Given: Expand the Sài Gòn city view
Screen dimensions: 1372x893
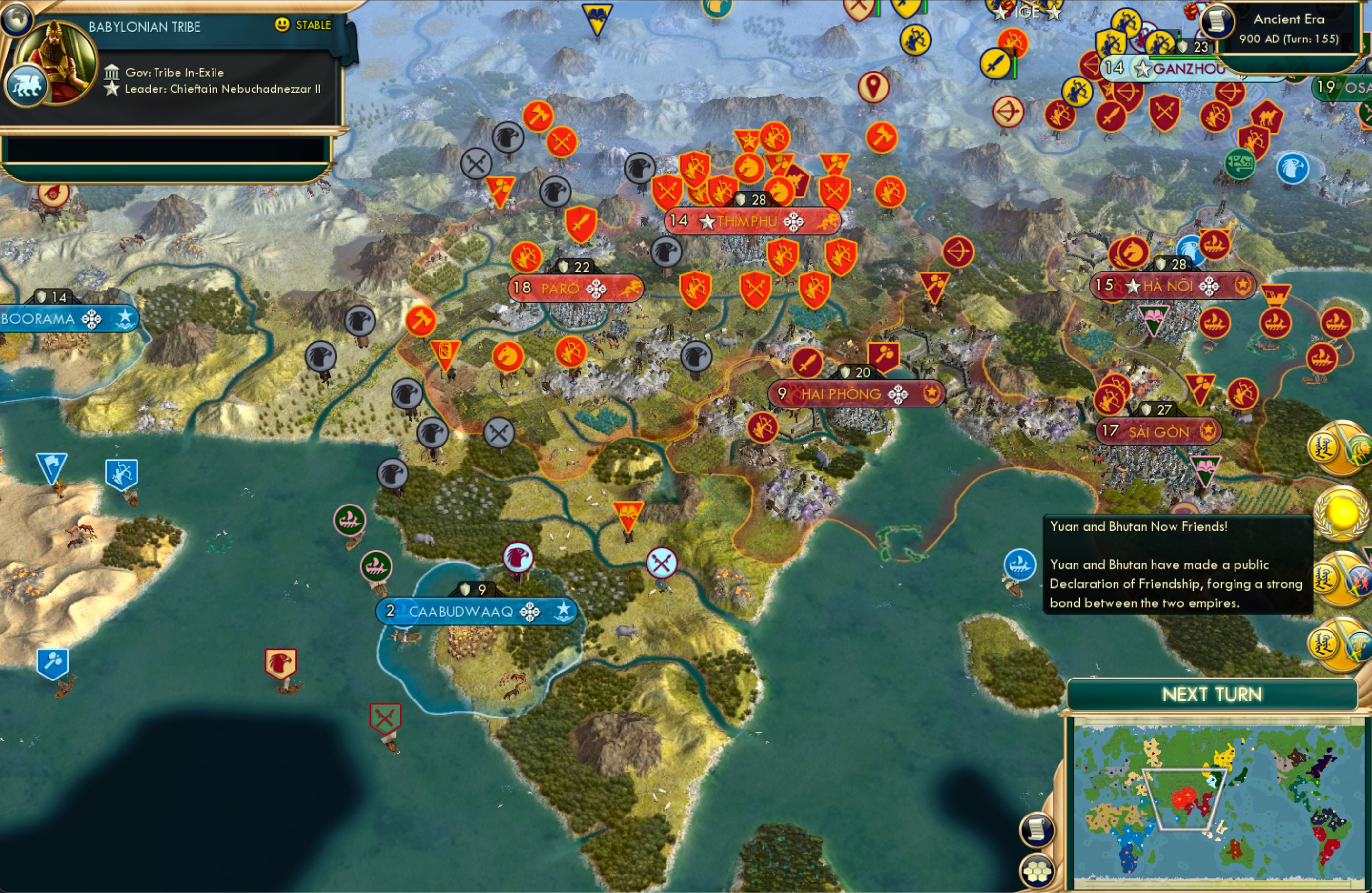Looking at the screenshot, I should click(1159, 430).
